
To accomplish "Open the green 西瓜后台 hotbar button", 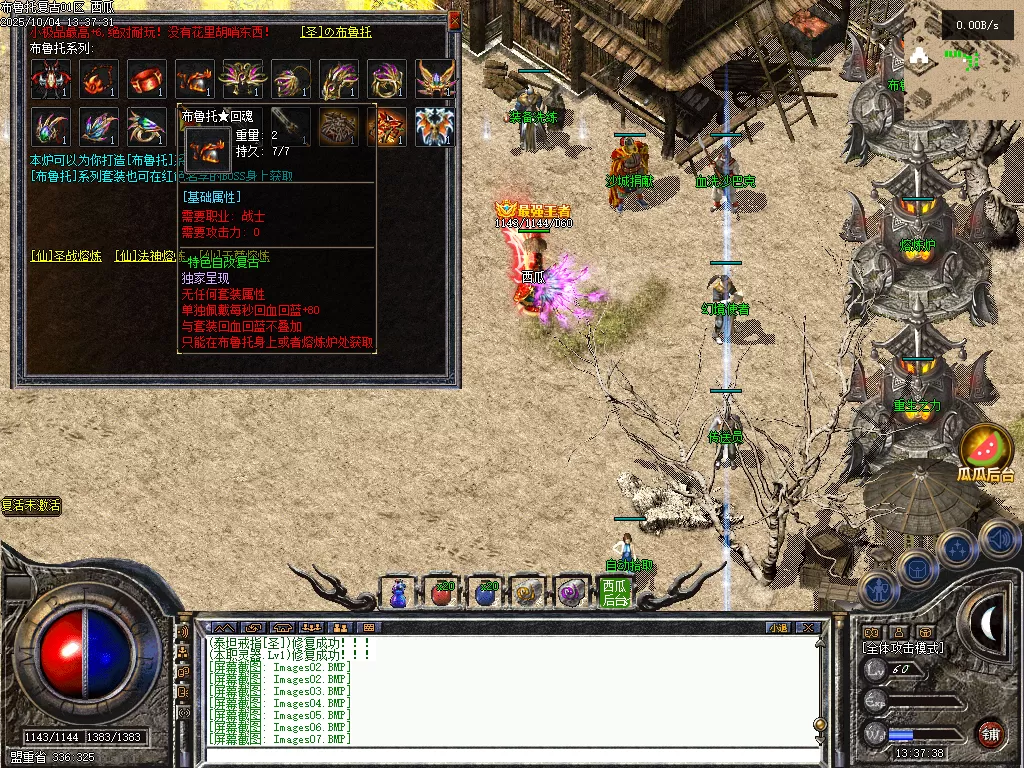I will [616, 593].
